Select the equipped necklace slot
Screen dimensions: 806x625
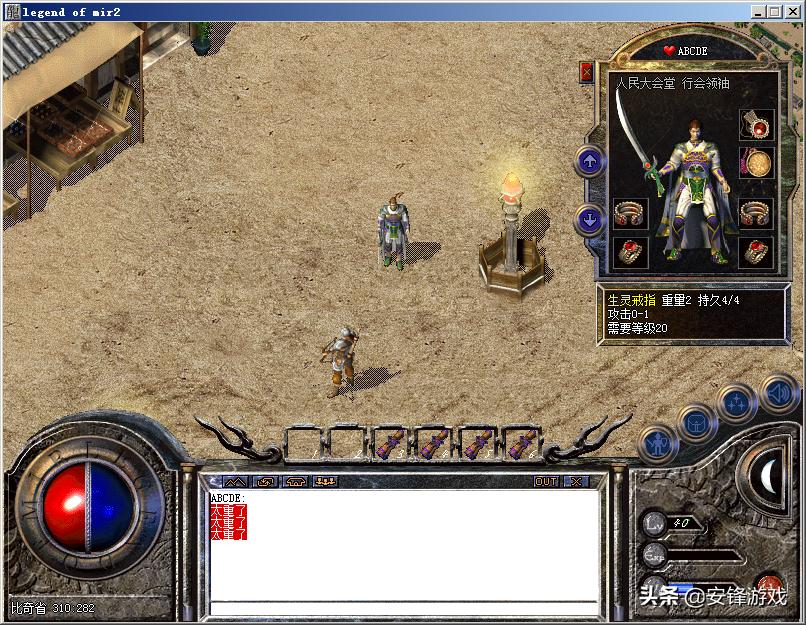point(755,125)
